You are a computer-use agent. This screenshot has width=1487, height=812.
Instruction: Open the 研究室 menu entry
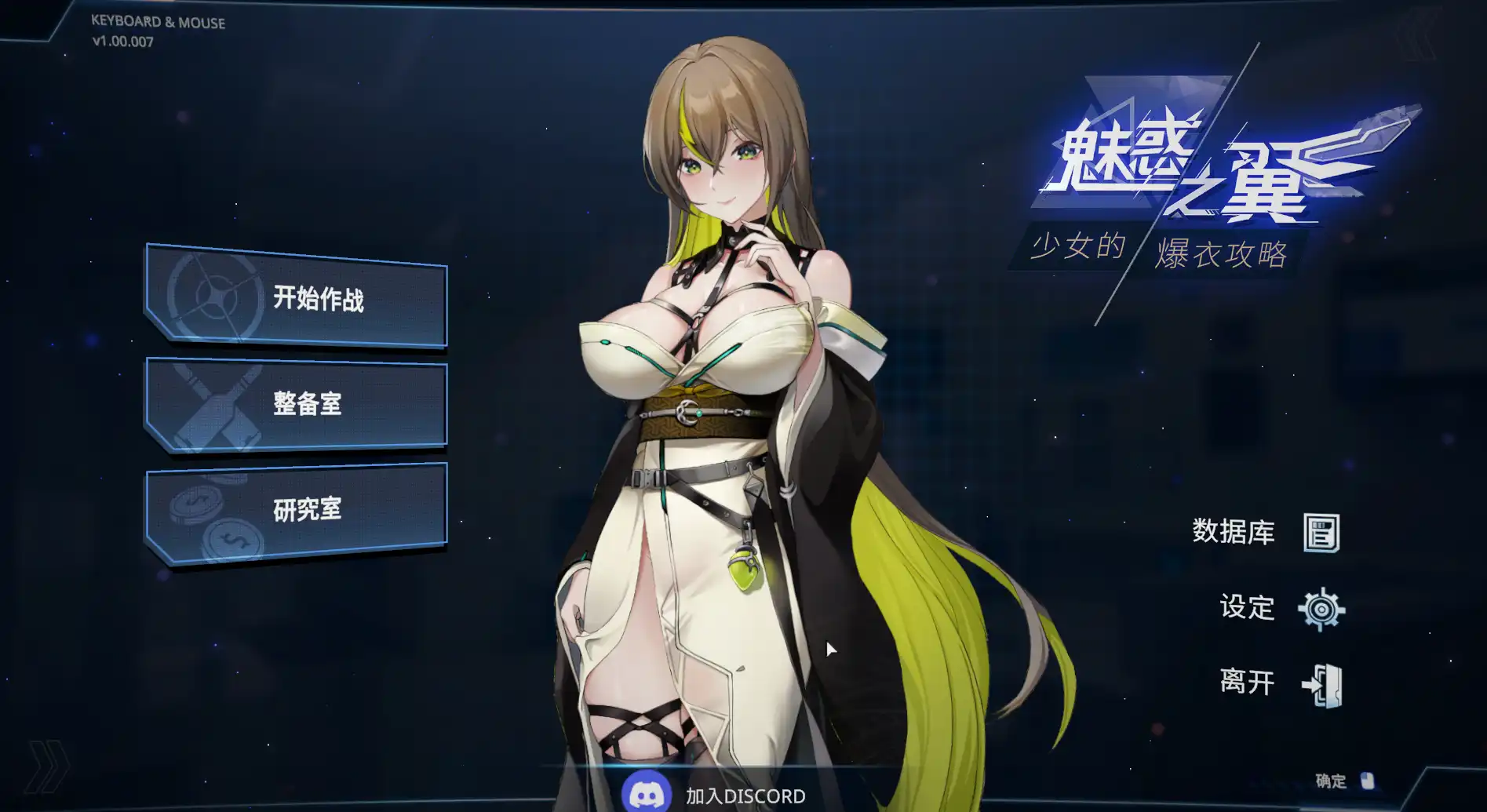(x=308, y=511)
